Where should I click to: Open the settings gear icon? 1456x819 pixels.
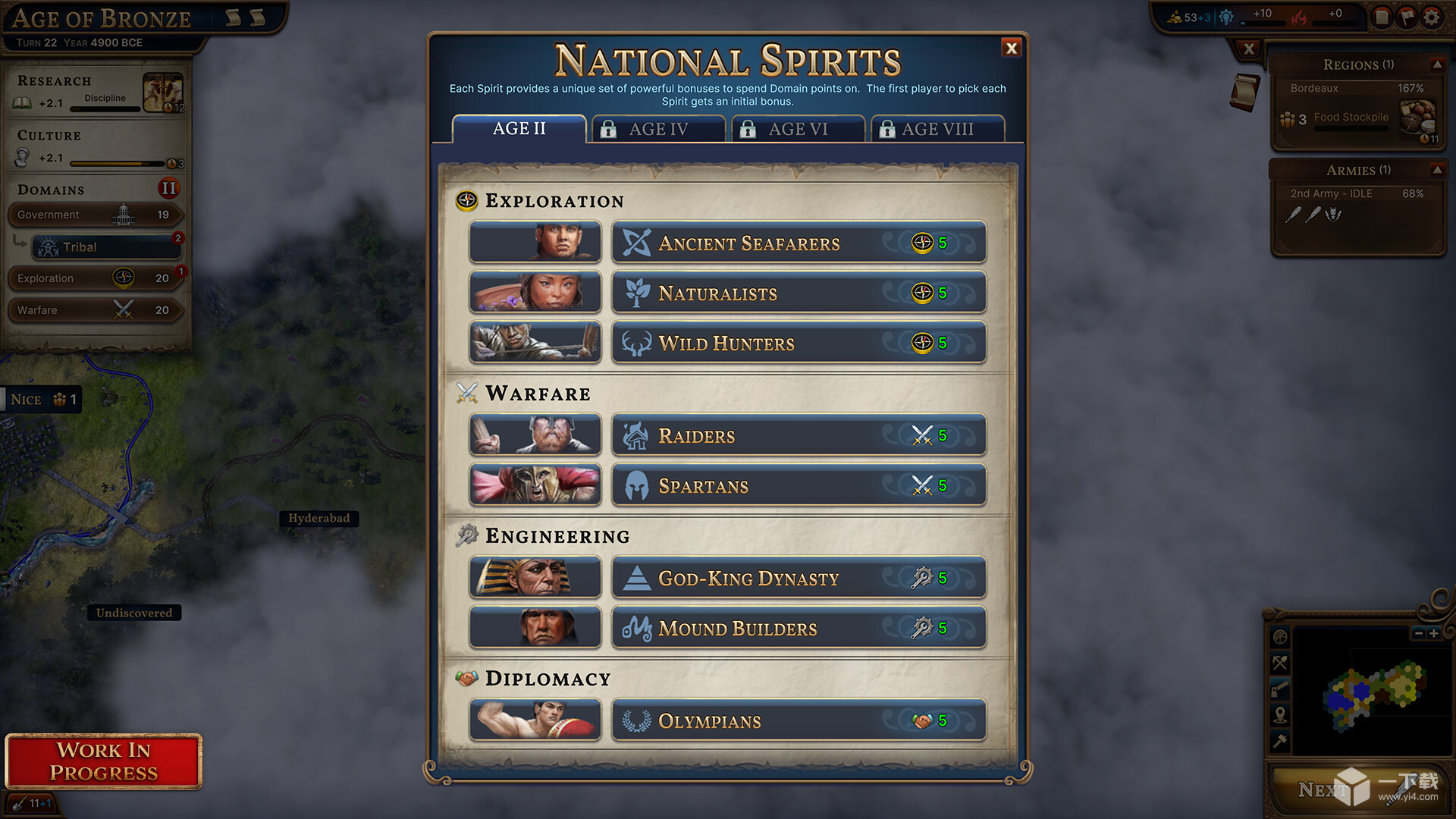(x=1432, y=17)
